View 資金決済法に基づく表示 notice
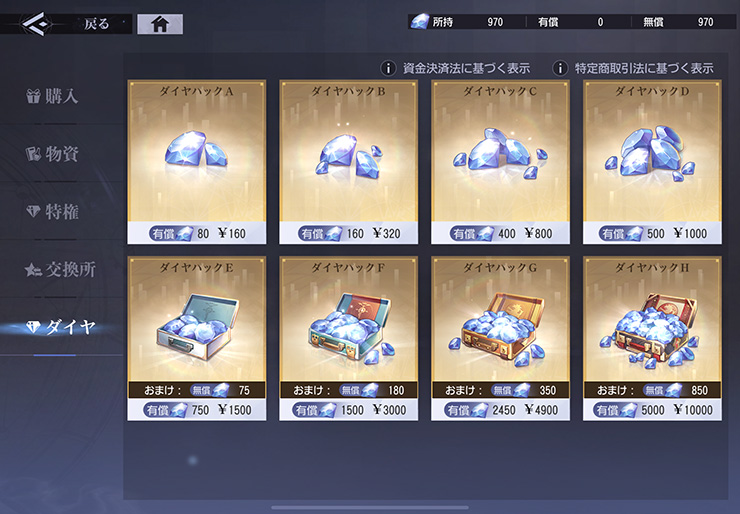Screen dimensions: 740x514 pos(455,68)
